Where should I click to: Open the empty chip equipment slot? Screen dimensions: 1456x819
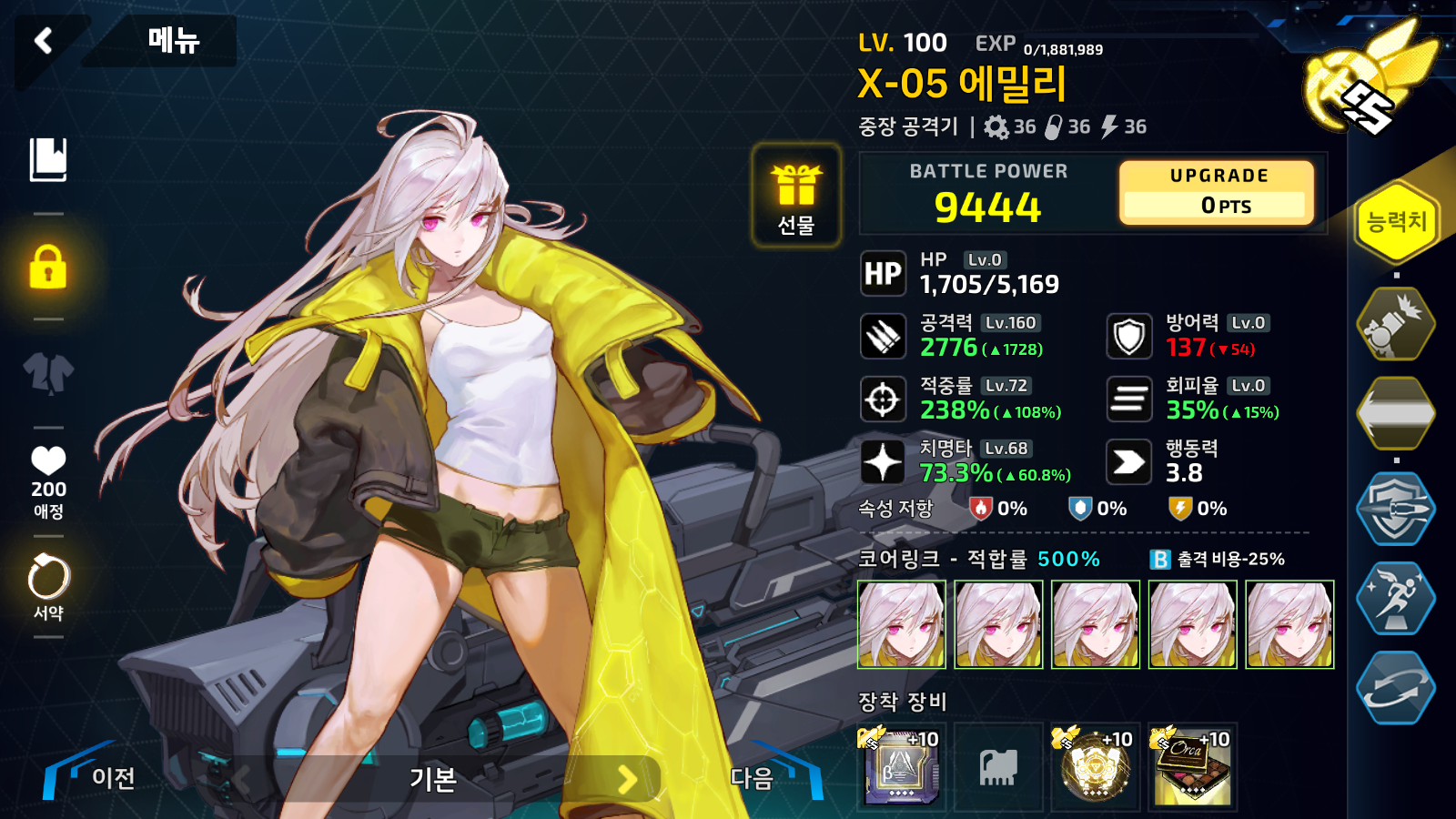[x=998, y=766]
